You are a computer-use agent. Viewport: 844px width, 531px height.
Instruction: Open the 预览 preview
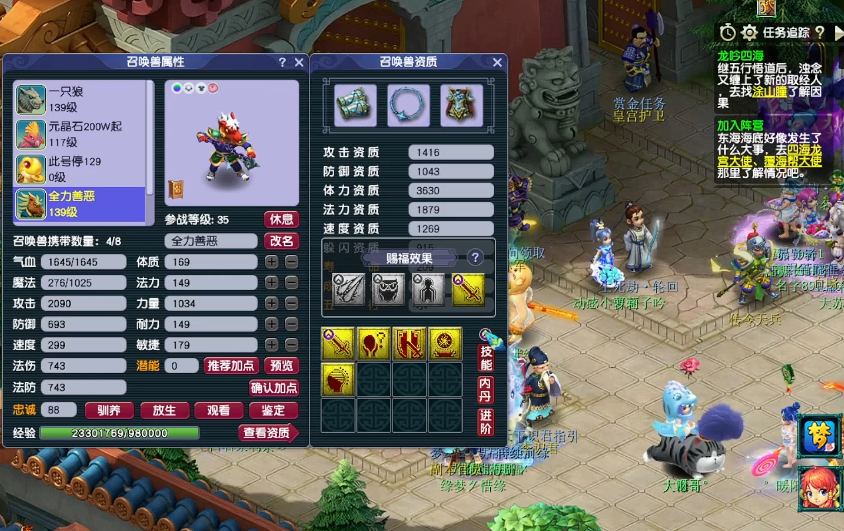click(283, 366)
